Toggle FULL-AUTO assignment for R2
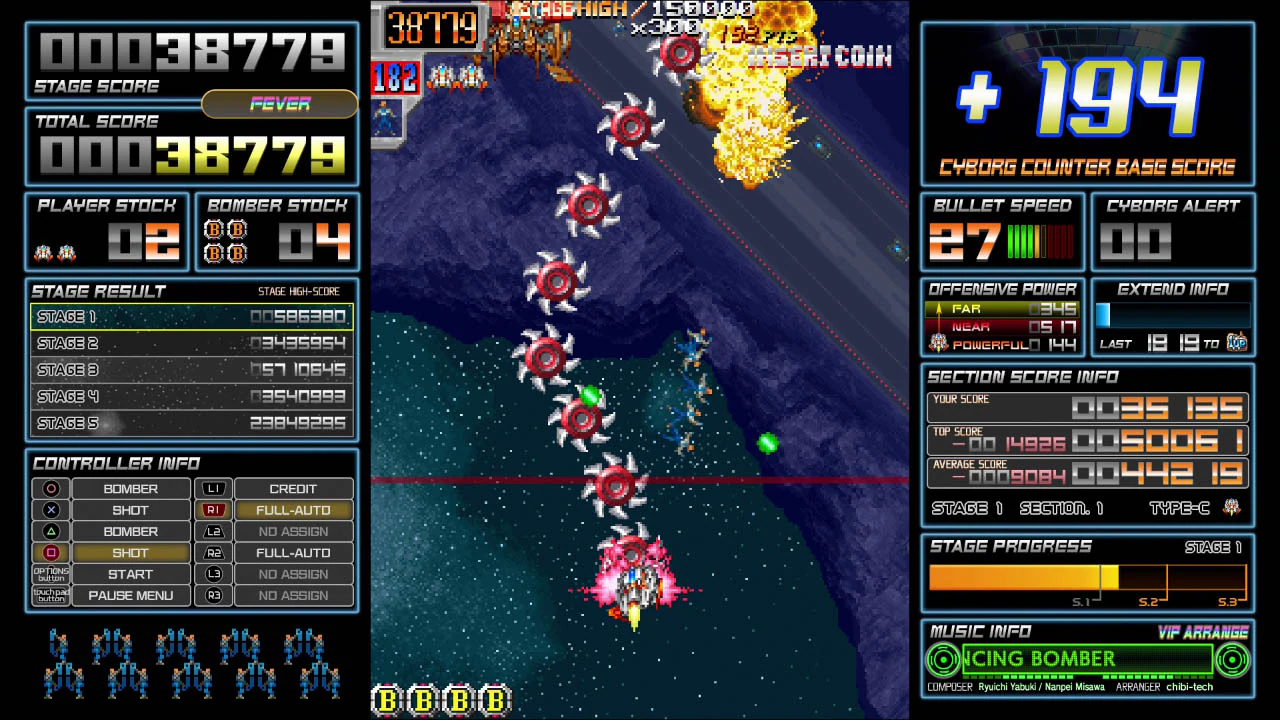This screenshot has width=1280, height=720. click(x=293, y=552)
